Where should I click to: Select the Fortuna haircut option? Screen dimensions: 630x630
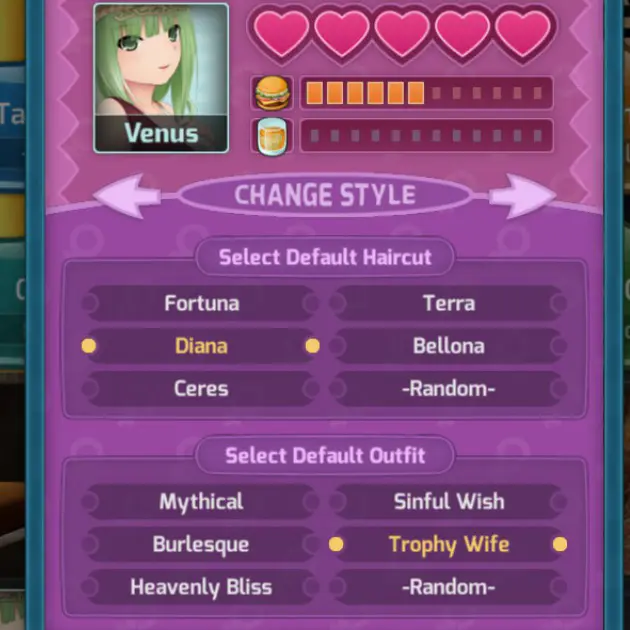[201, 303]
